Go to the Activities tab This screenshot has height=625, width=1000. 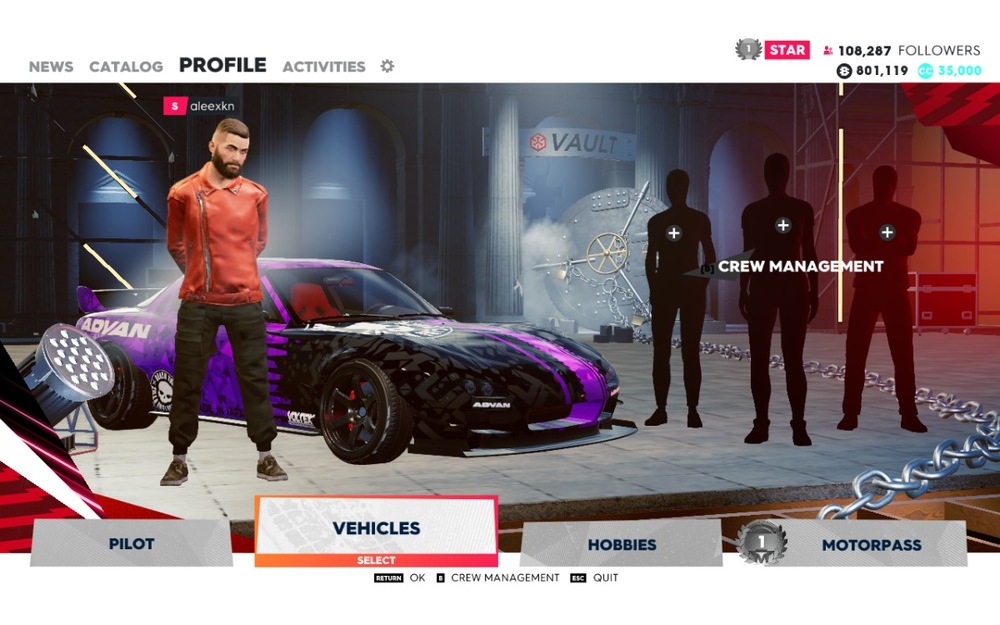pos(324,67)
